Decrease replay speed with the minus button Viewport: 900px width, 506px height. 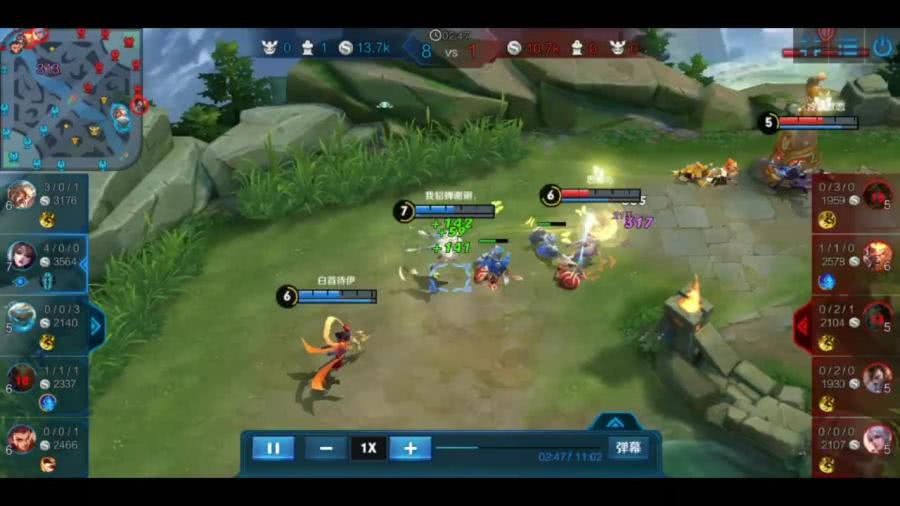point(326,448)
